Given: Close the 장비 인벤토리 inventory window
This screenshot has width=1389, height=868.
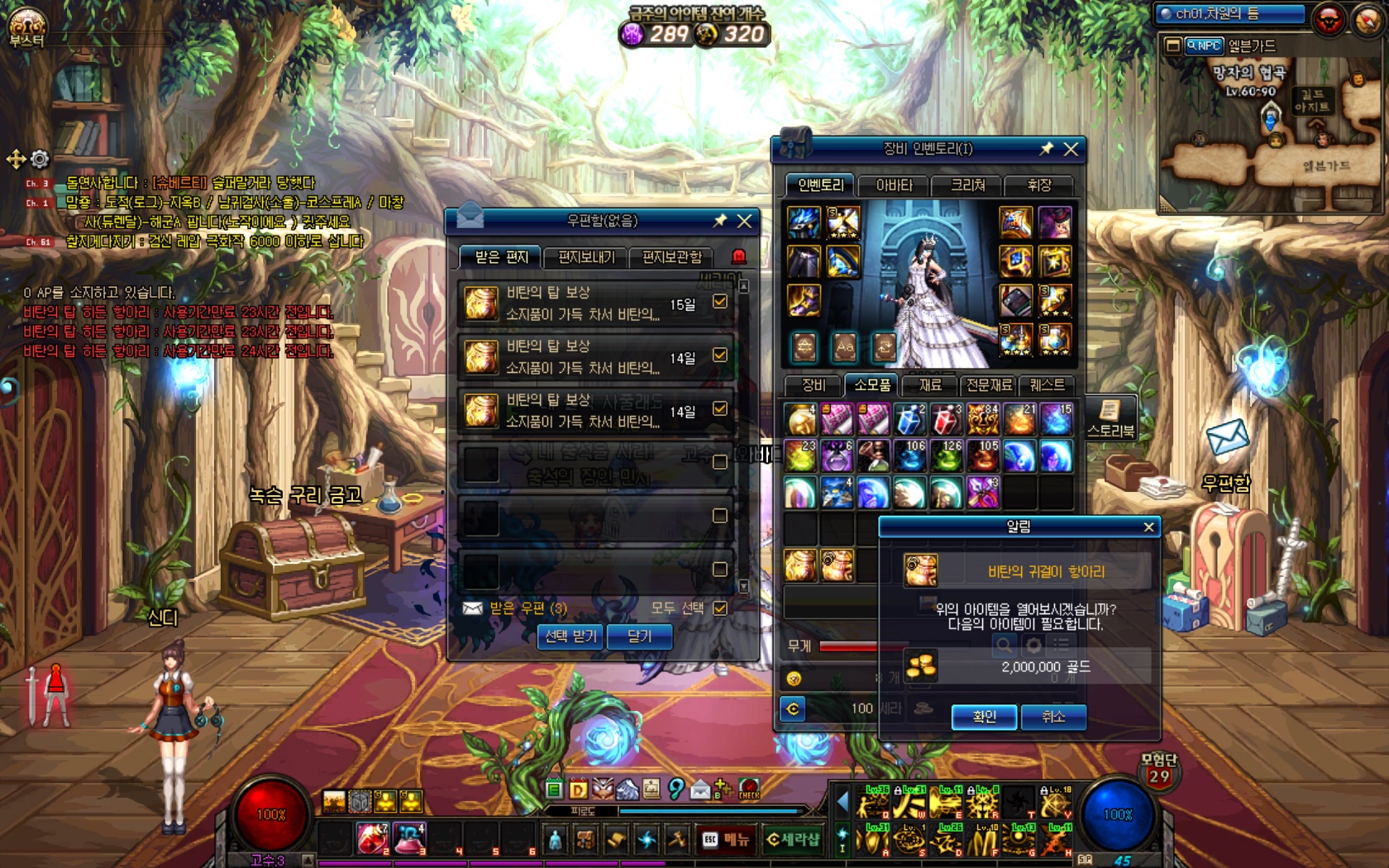Looking at the screenshot, I should (x=1071, y=149).
